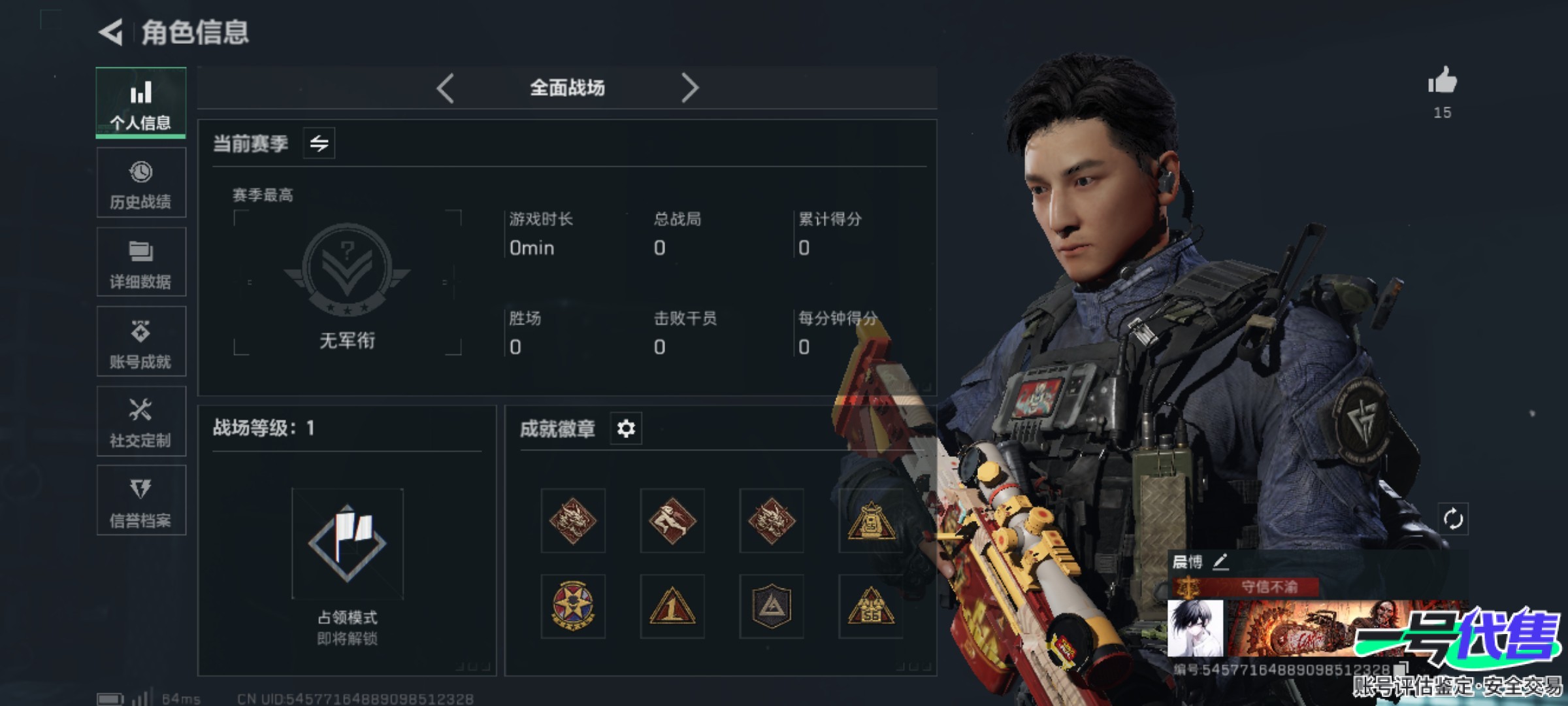Select the star medal achievement badge
Image resolution: width=1568 pixels, height=706 pixels.
click(573, 606)
